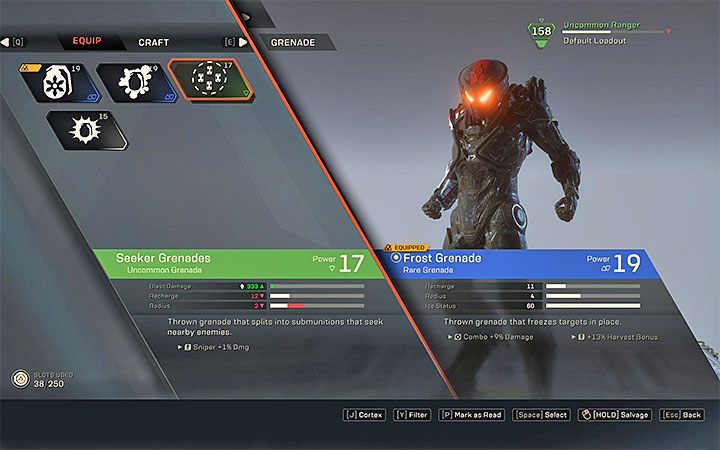The image size is (720, 450).
Task: Click the Select button in bottom bar
Action: click(542, 414)
